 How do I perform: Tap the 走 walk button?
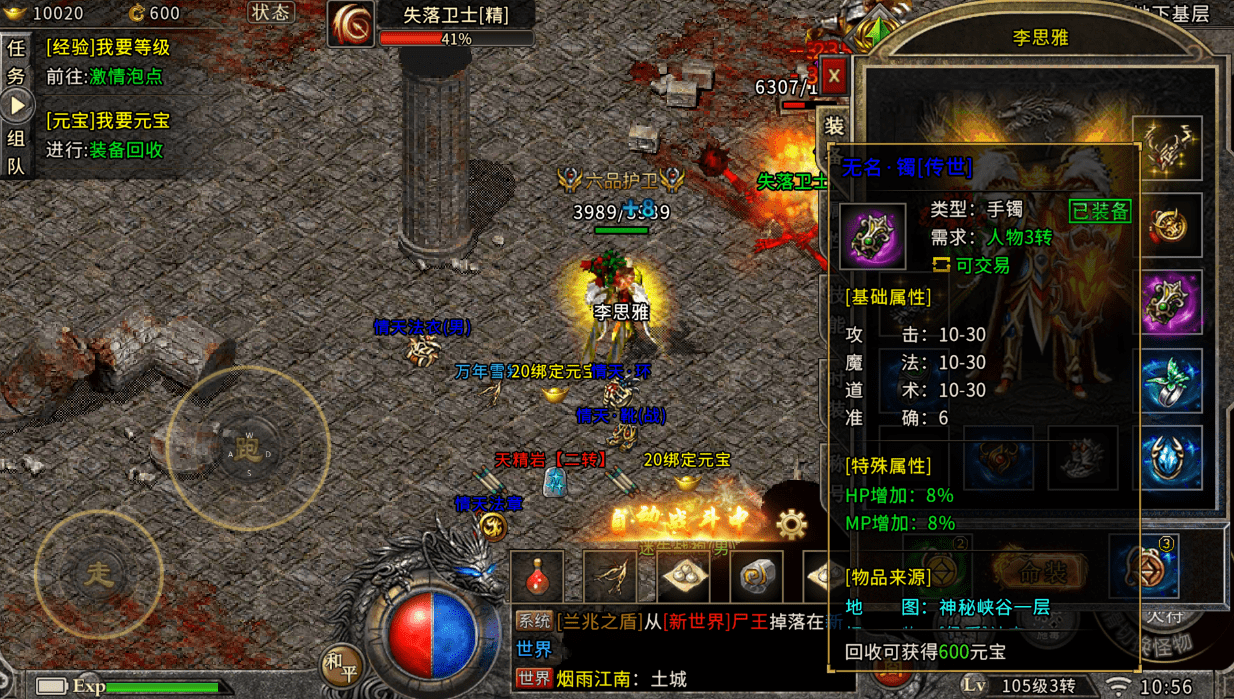coord(98,574)
